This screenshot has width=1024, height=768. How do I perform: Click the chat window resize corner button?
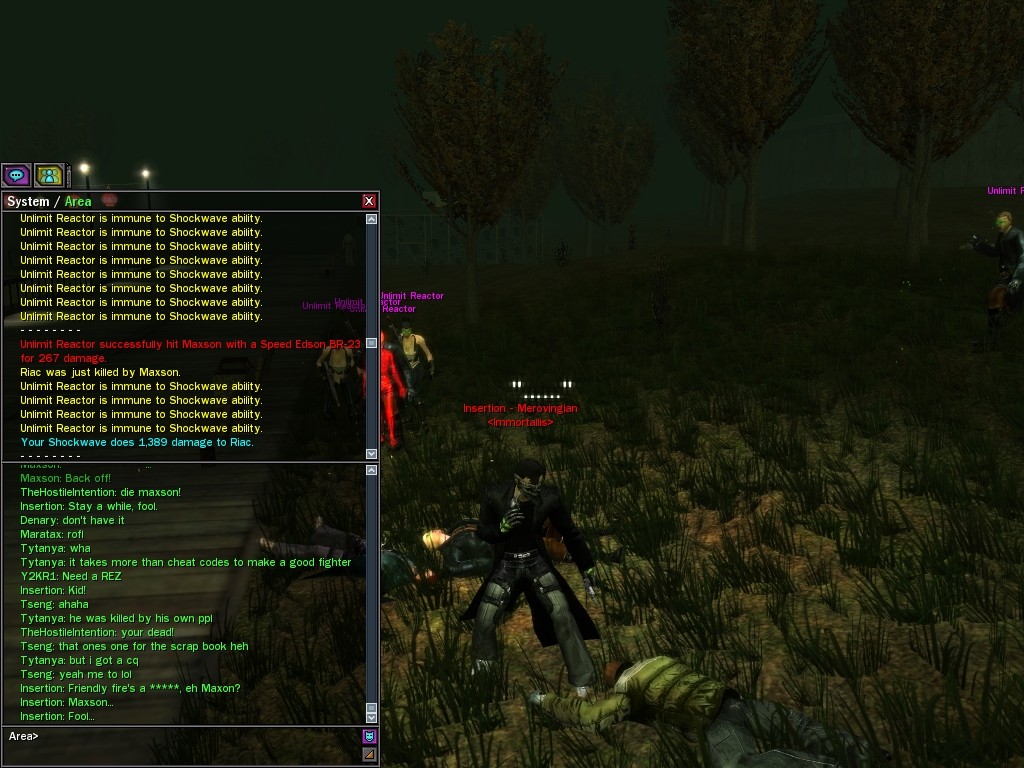pyautogui.click(x=369, y=754)
